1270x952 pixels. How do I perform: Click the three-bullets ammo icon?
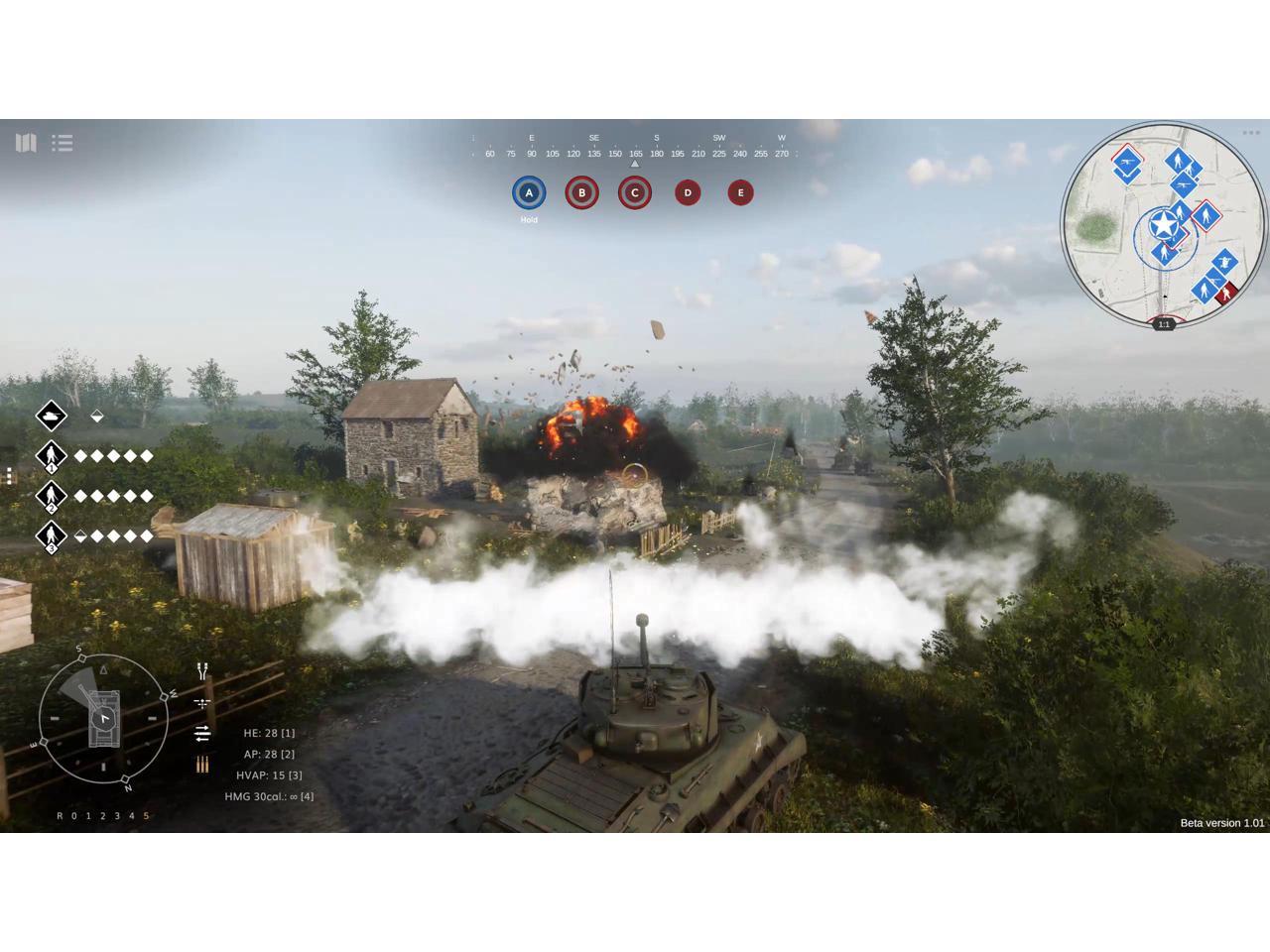point(202,765)
